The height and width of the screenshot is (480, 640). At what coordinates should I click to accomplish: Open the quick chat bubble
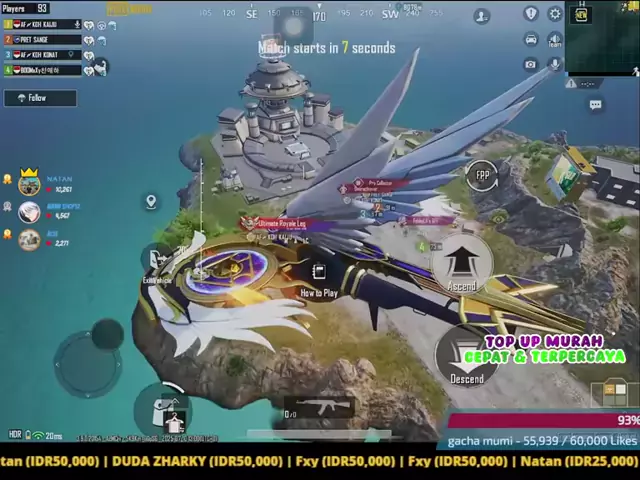click(x=596, y=105)
